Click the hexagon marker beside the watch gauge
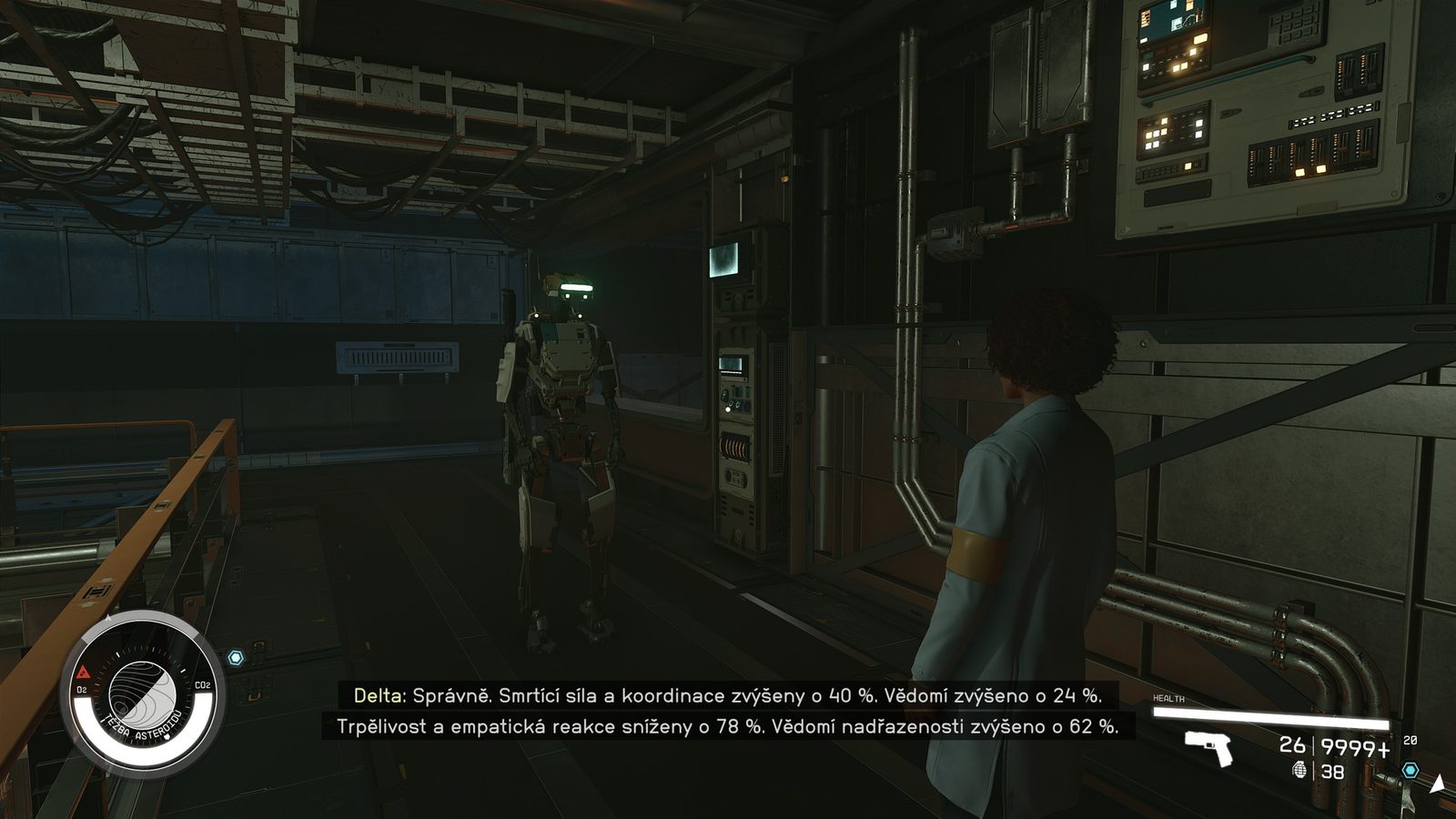Viewport: 1456px width, 819px height. (x=236, y=657)
